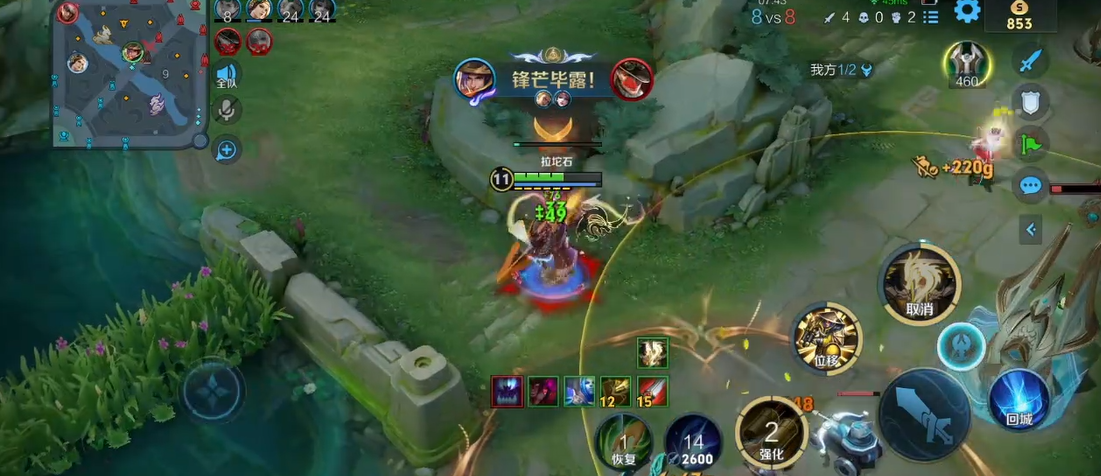The height and width of the screenshot is (476, 1101).
Task: Send the green flag gather signal
Action: [1030, 143]
